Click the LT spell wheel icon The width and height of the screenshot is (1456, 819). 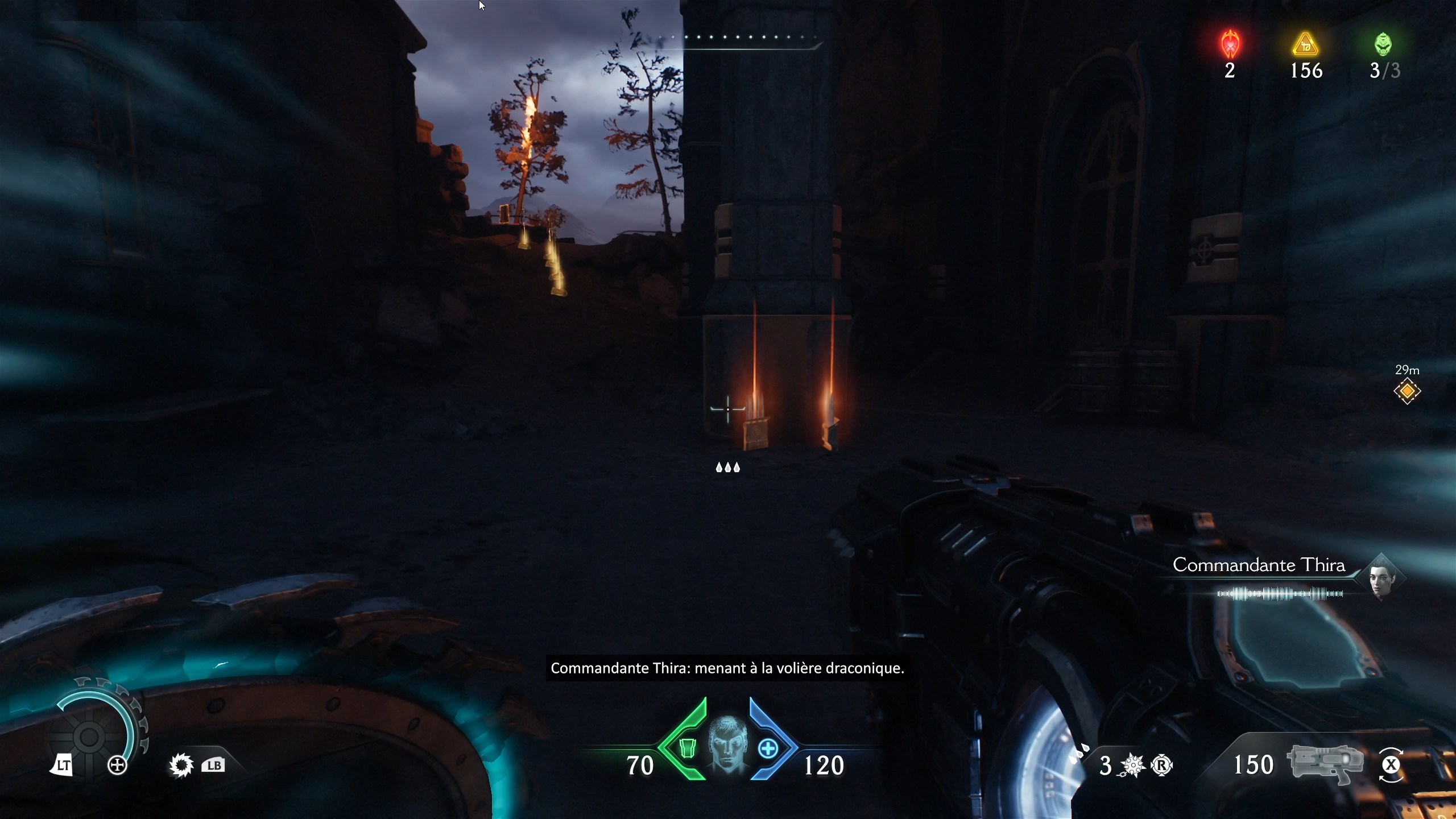63,765
